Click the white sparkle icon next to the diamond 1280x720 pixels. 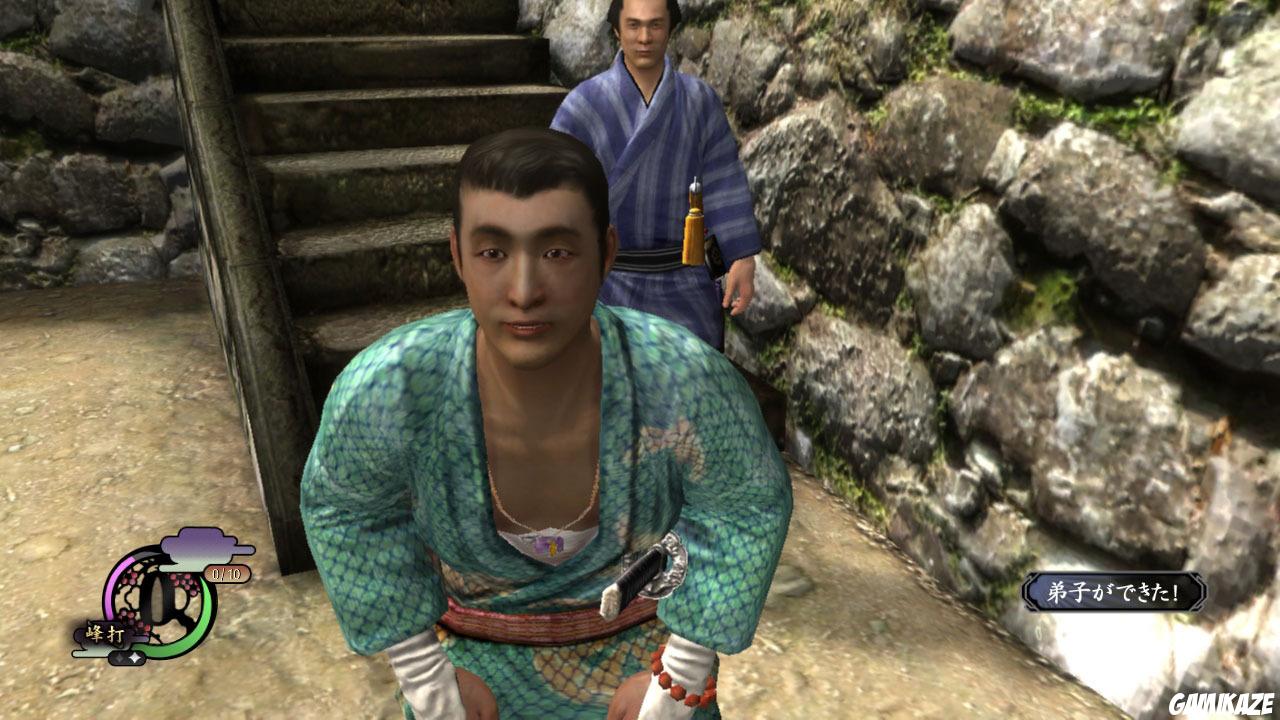pyautogui.click(x=134, y=657)
